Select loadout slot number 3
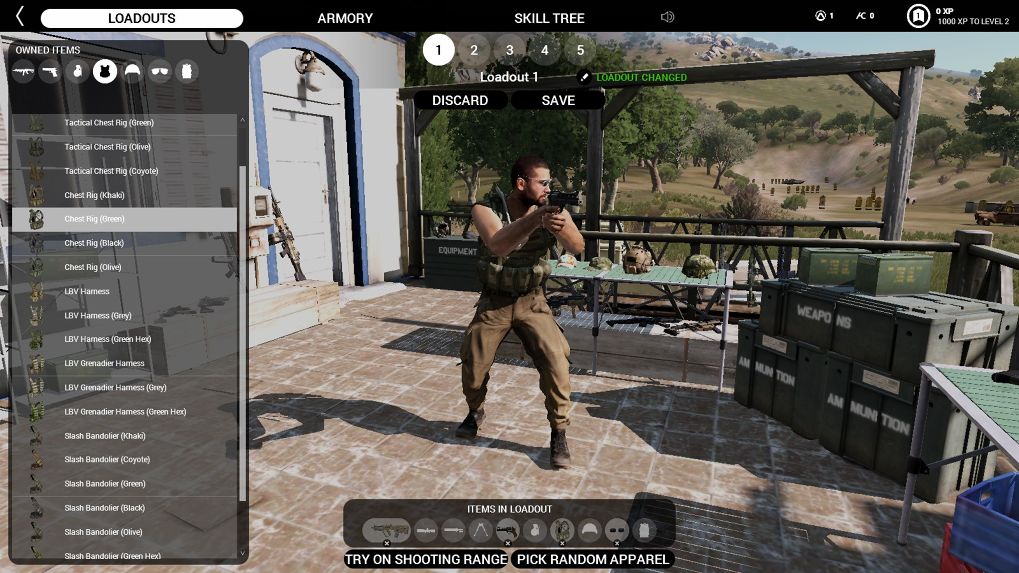 [509, 49]
